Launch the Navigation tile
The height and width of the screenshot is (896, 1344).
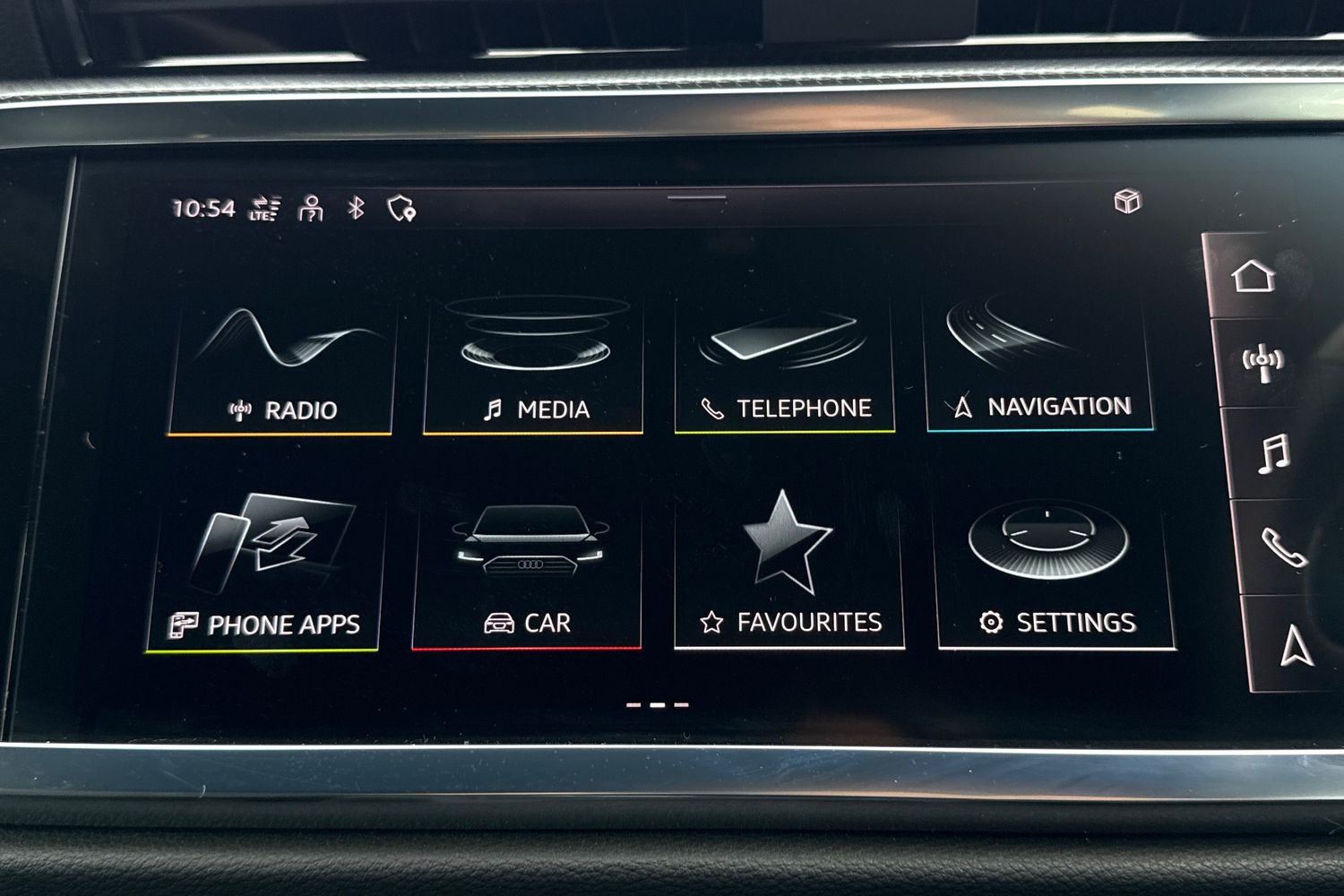click(x=1038, y=366)
